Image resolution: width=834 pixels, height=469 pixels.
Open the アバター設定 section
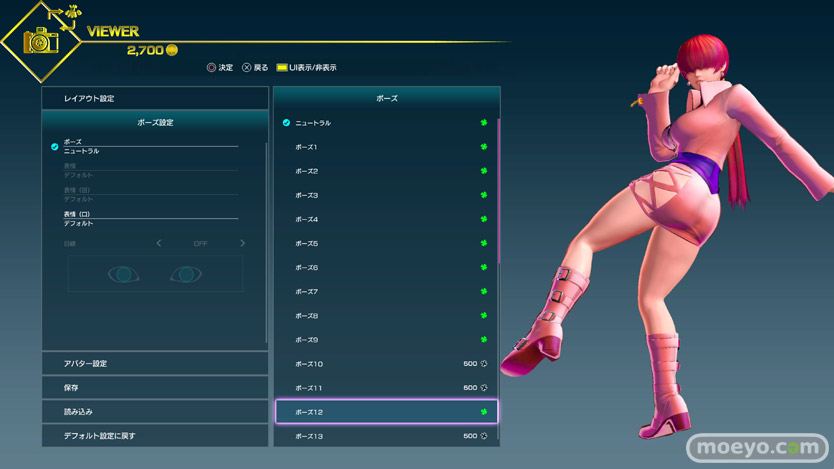[154, 363]
